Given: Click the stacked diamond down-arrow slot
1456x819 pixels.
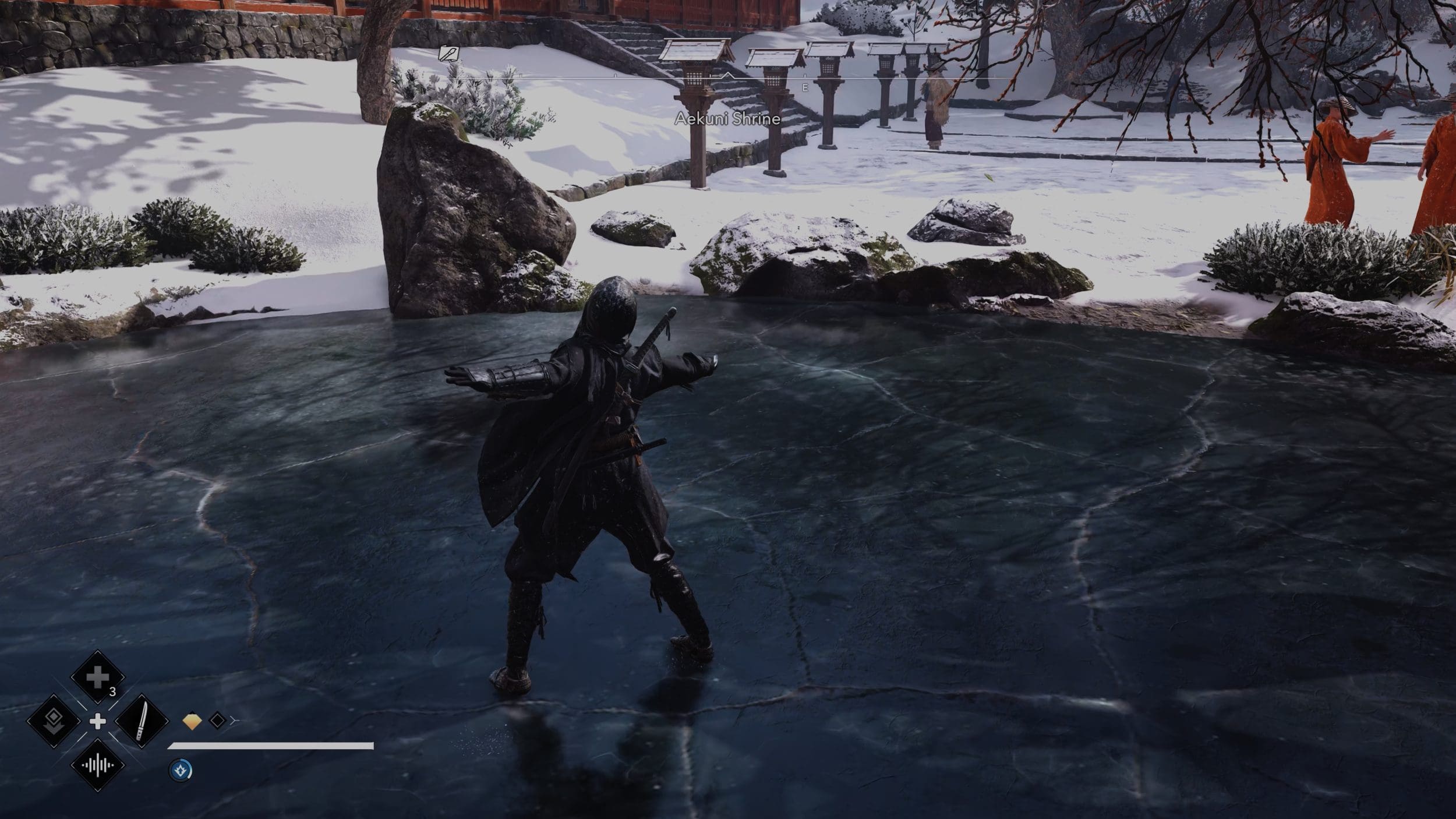Looking at the screenshot, I should point(54,721).
